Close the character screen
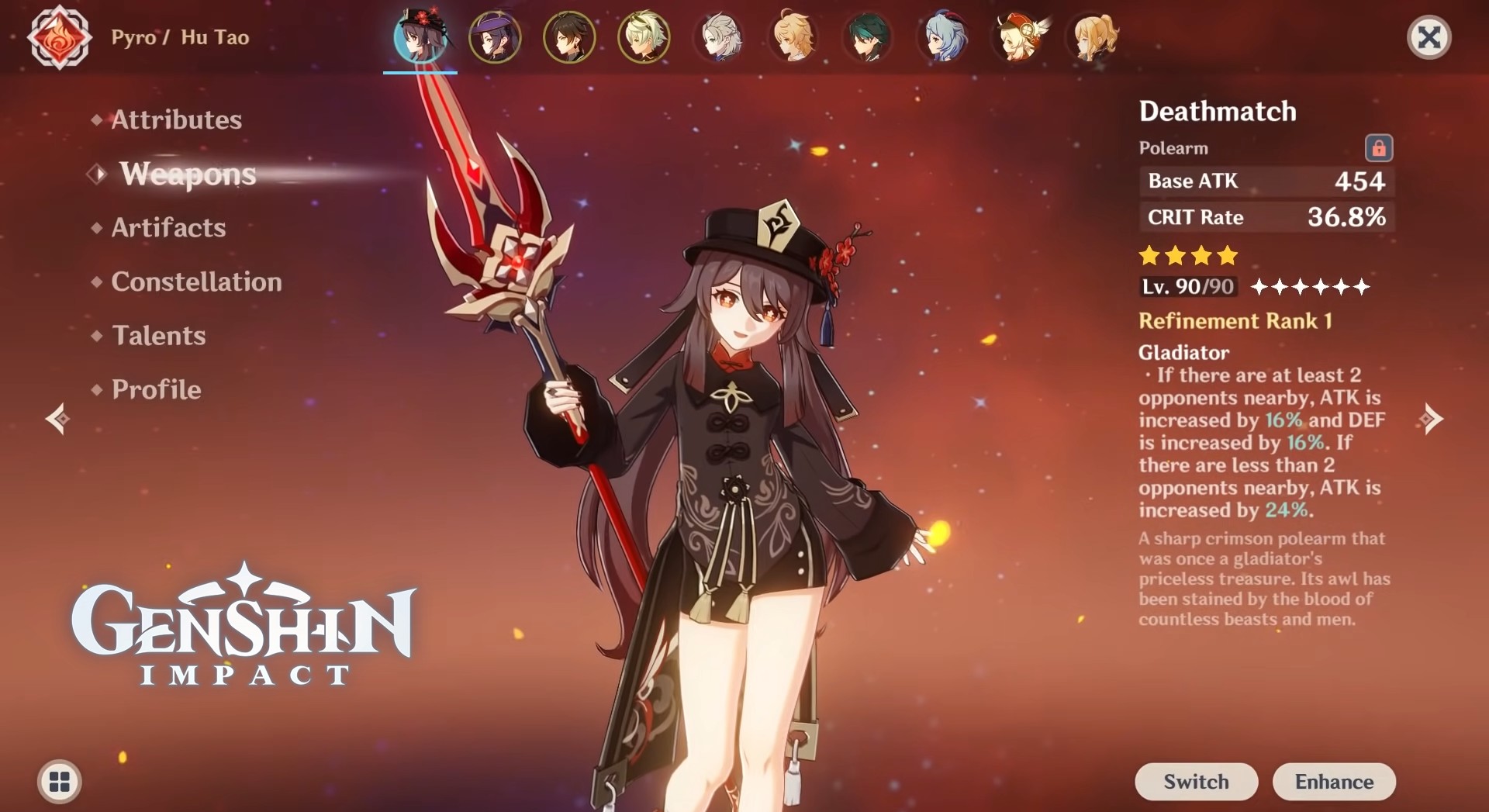 pos(1429,37)
